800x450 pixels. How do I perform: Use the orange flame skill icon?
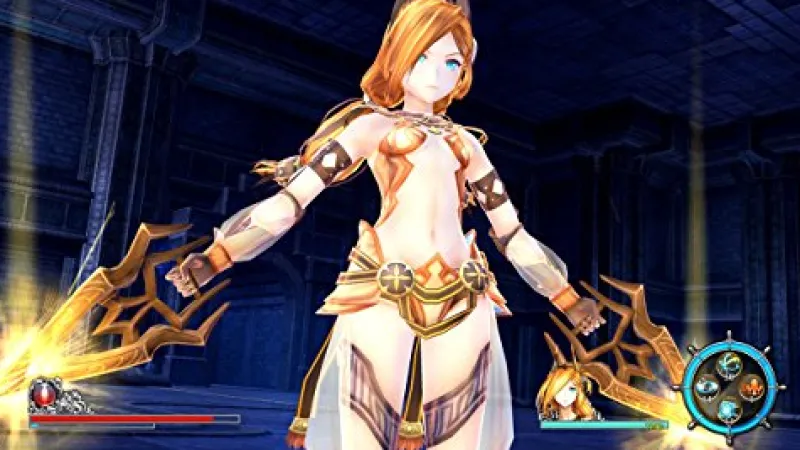tap(751, 386)
